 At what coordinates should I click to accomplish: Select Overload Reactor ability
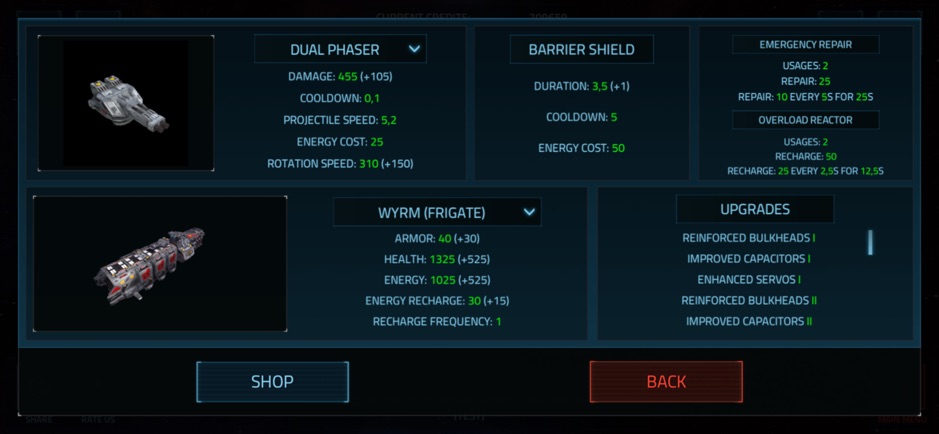(x=805, y=120)
